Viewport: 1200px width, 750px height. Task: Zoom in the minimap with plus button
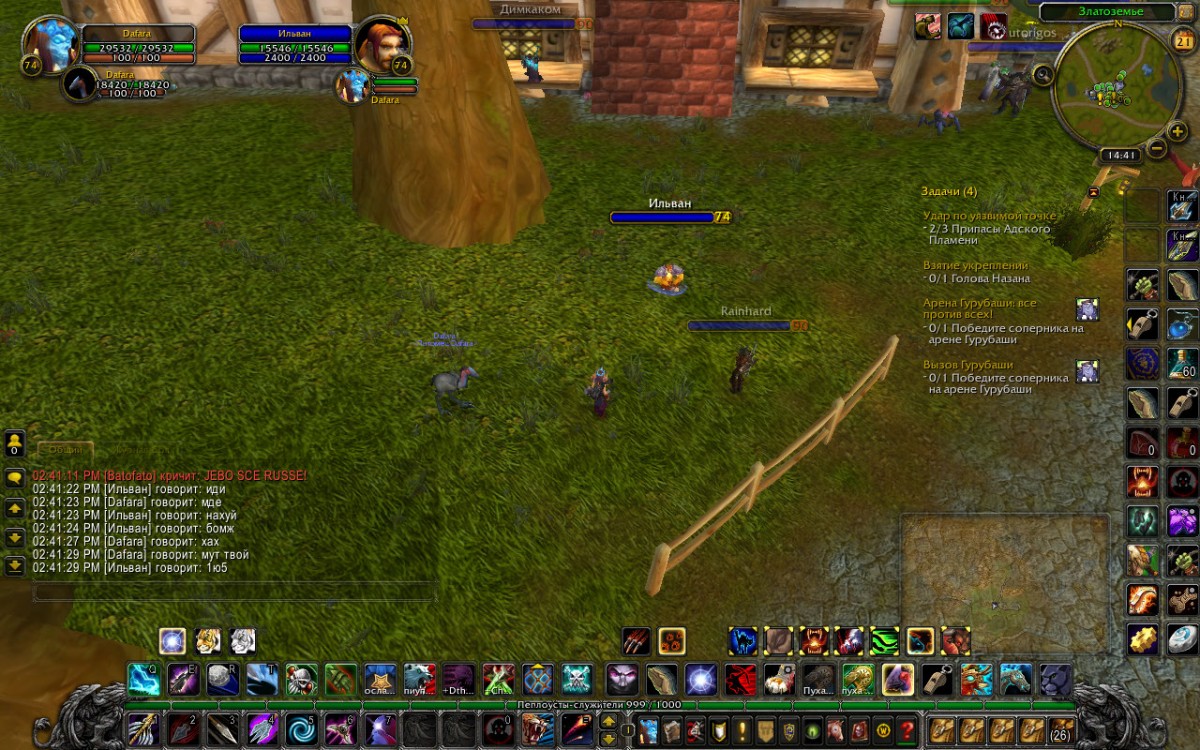coord(1178,133)
